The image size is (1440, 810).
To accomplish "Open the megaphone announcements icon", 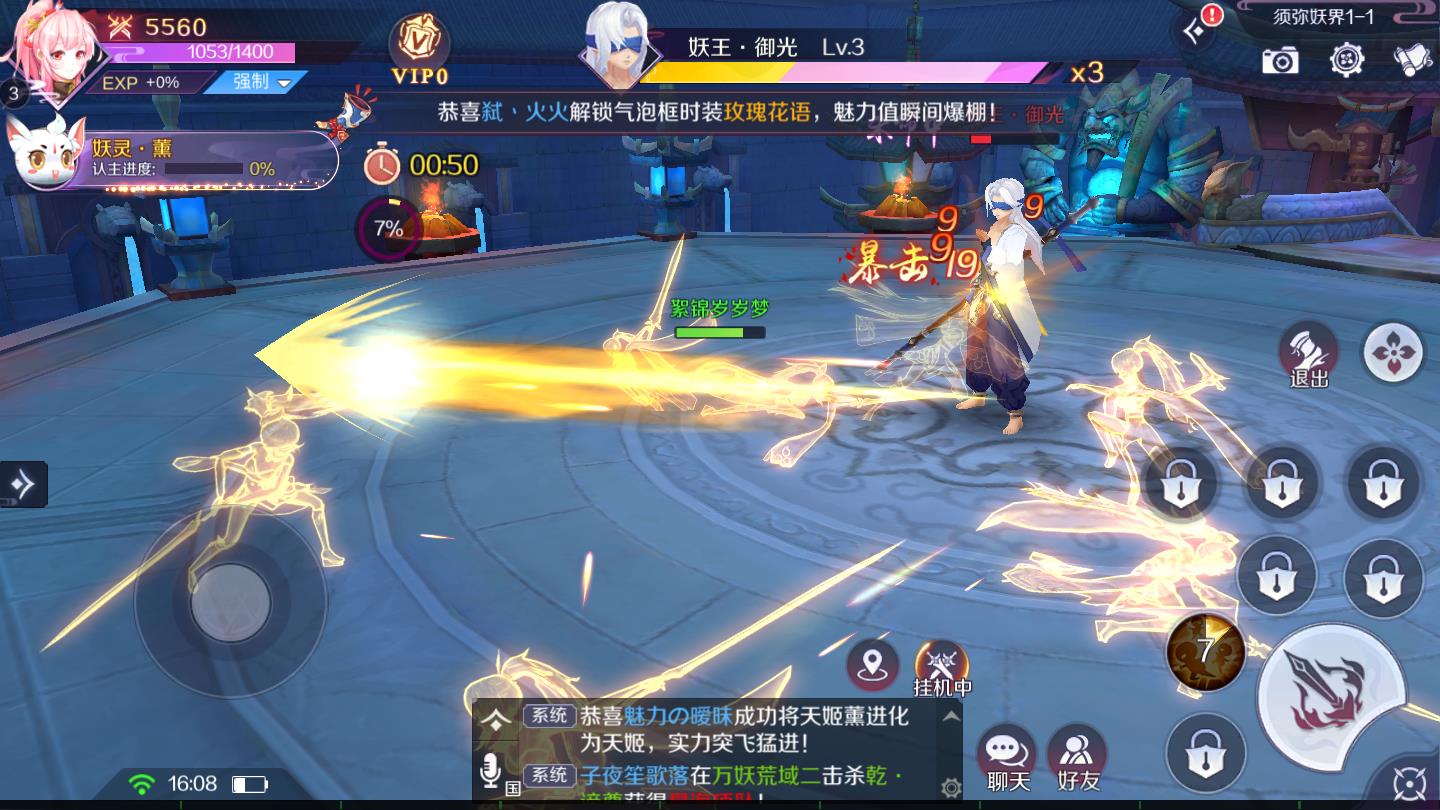I will 1412,60.
